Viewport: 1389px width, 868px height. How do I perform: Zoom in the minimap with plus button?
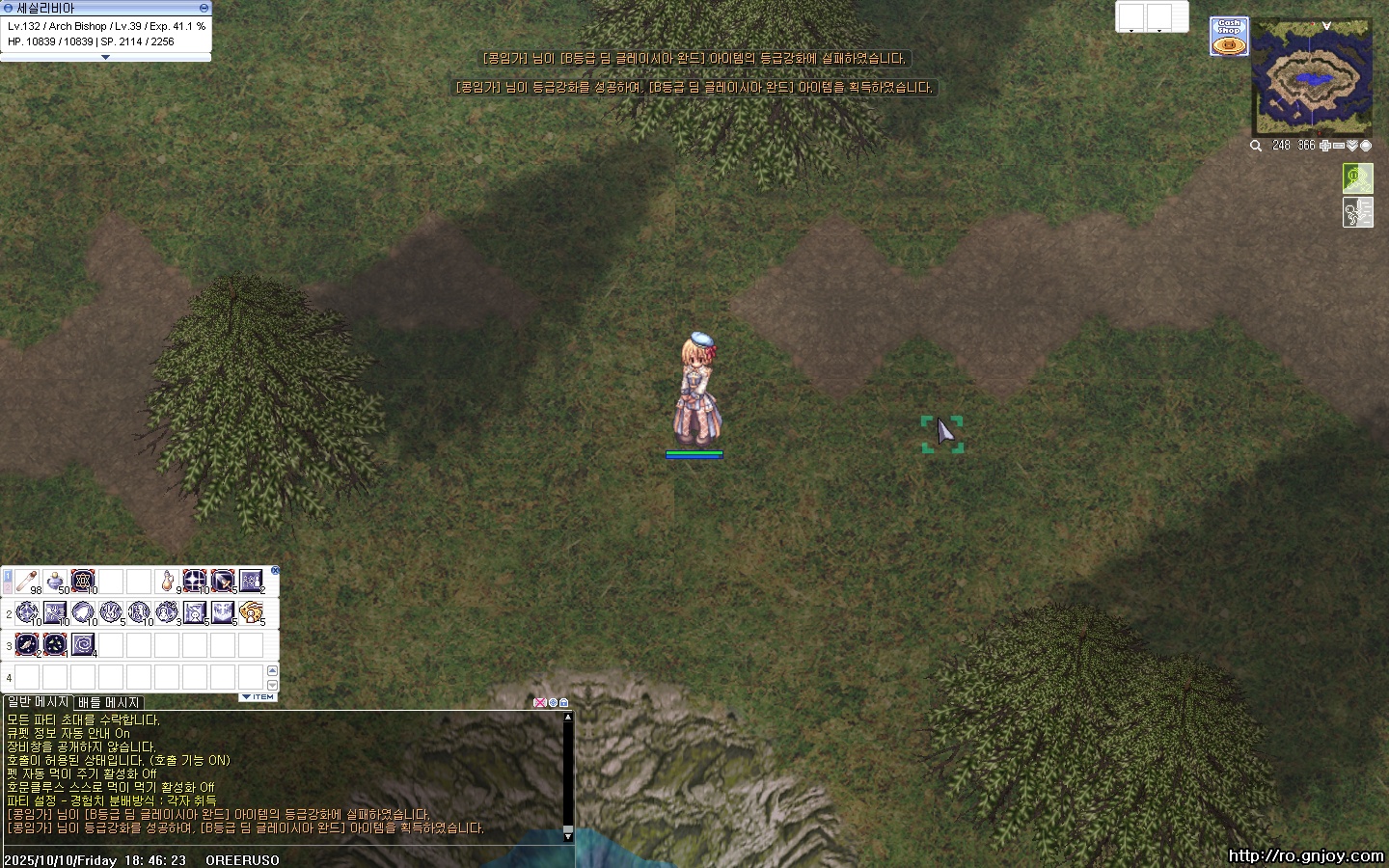click(1326, 146)
